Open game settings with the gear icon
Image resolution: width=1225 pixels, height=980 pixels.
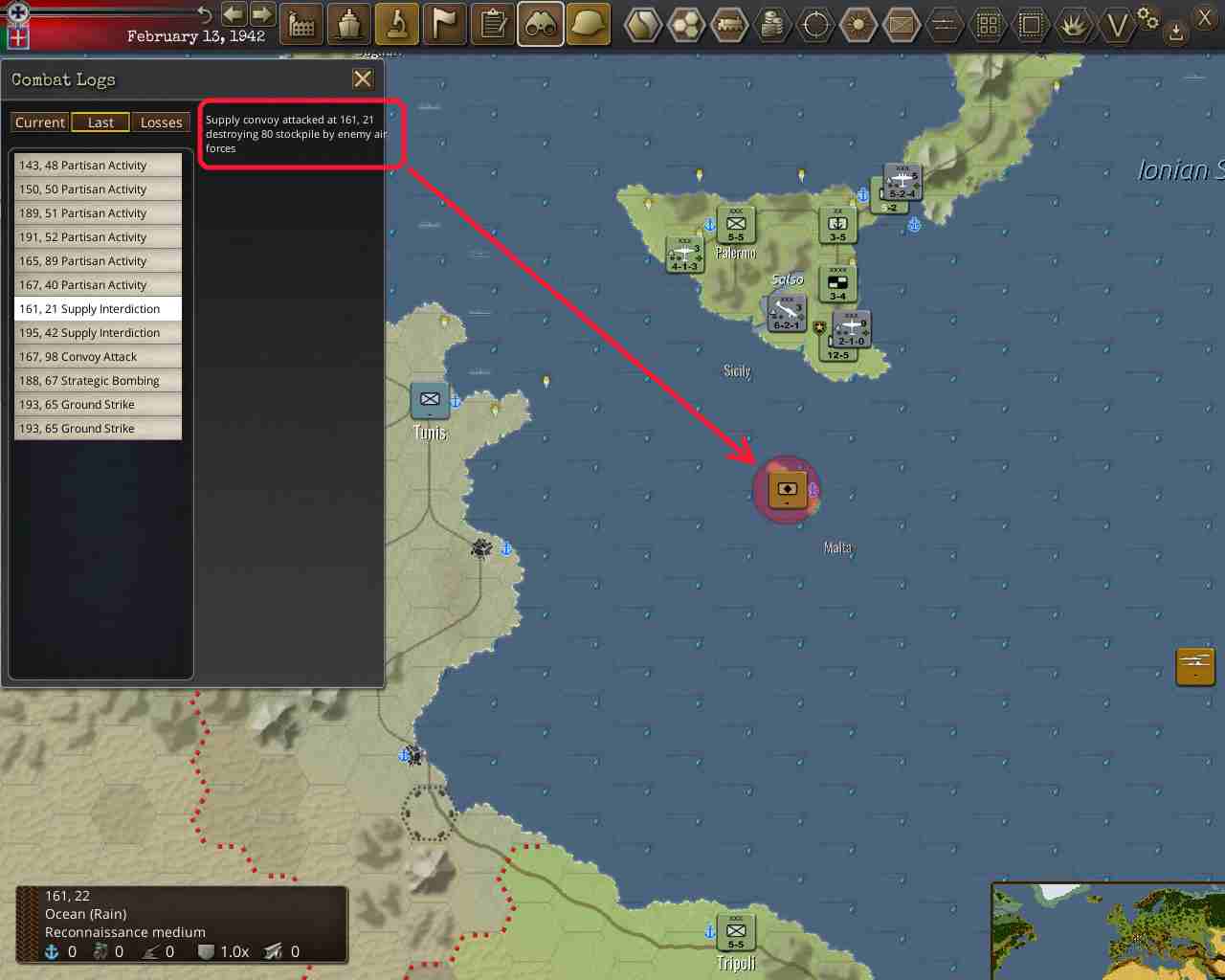(x=1149, y=21)
